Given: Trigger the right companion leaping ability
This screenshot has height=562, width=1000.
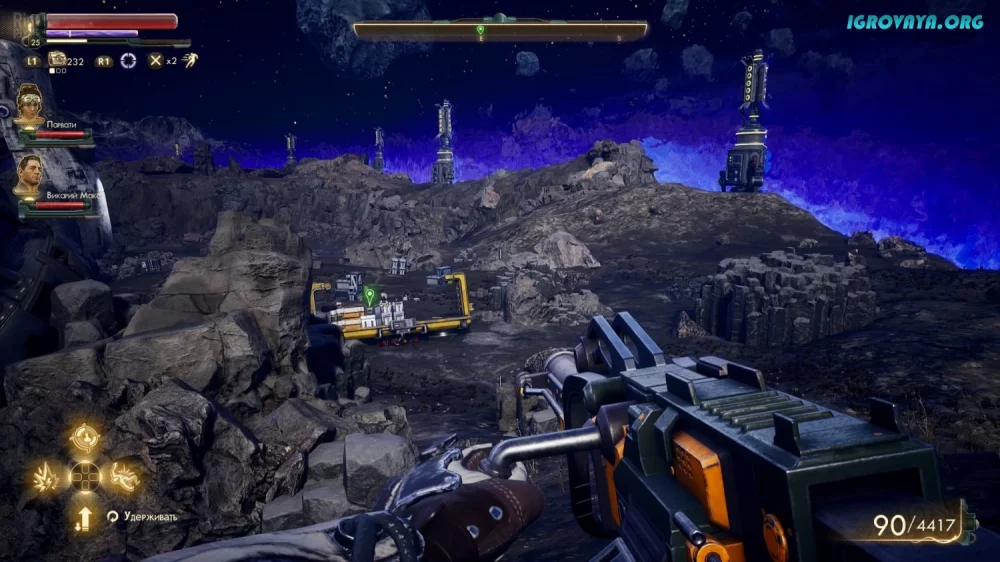Looking at the screenshot, I should point(123,477).
